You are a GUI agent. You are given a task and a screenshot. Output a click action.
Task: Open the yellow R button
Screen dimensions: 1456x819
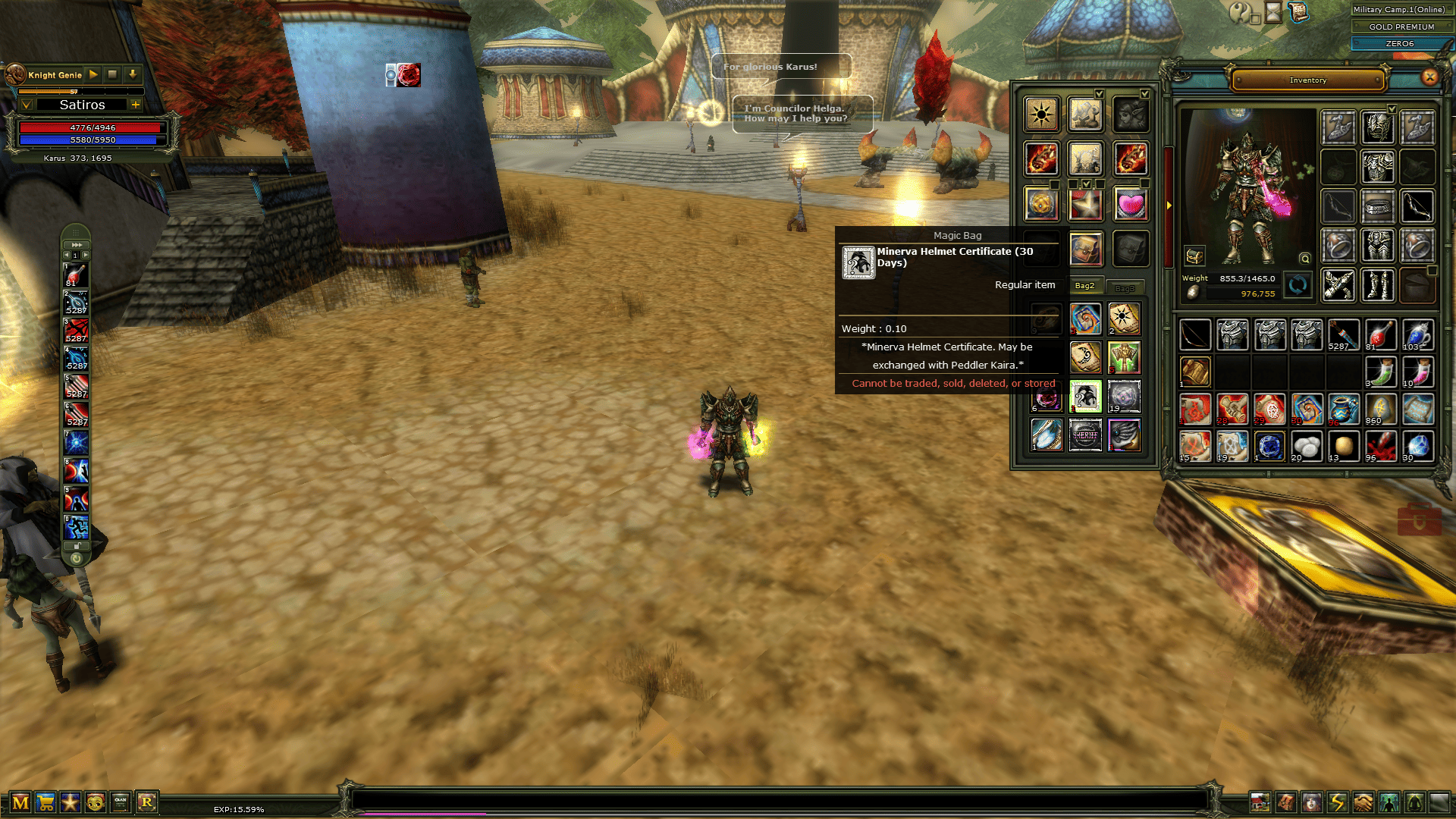[x=146, y=802]
